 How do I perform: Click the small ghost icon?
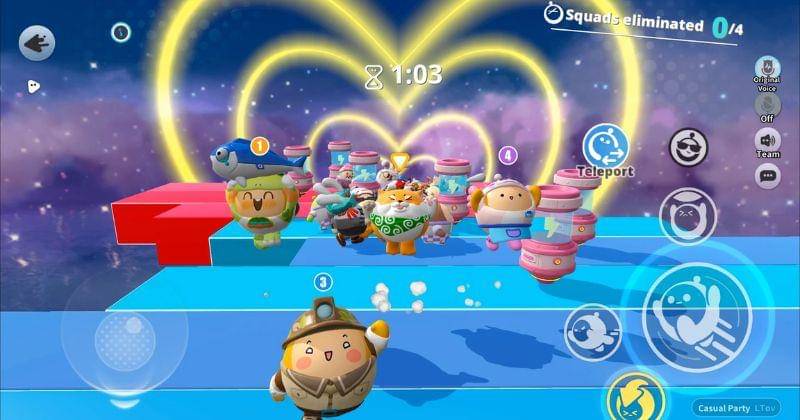click(33, 86)
